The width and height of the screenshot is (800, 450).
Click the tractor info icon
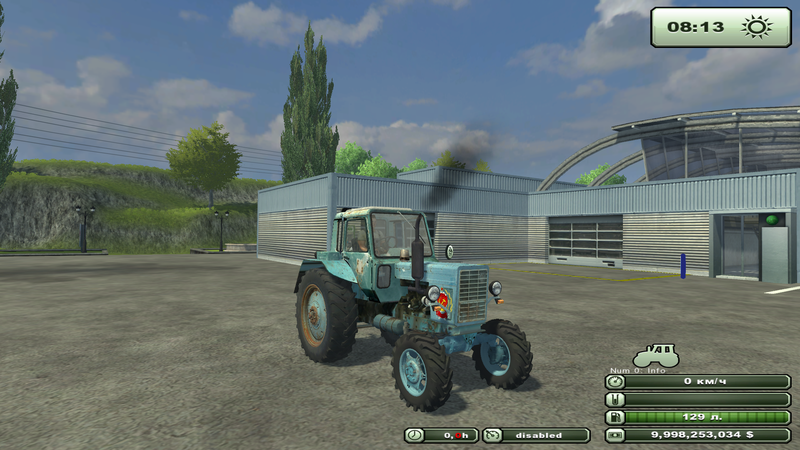[x=656, y=355]
